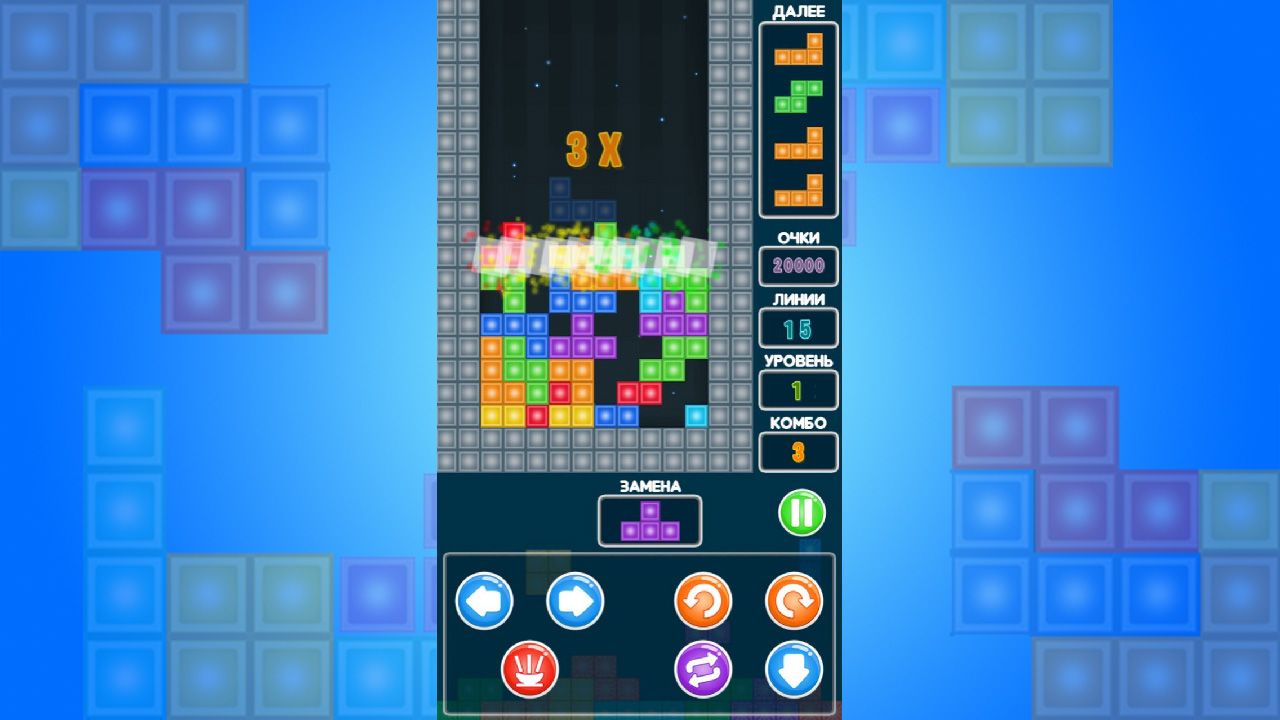Use the purple piece swap icon
The width and height of the screenshot is (1280, 720).
704,669
